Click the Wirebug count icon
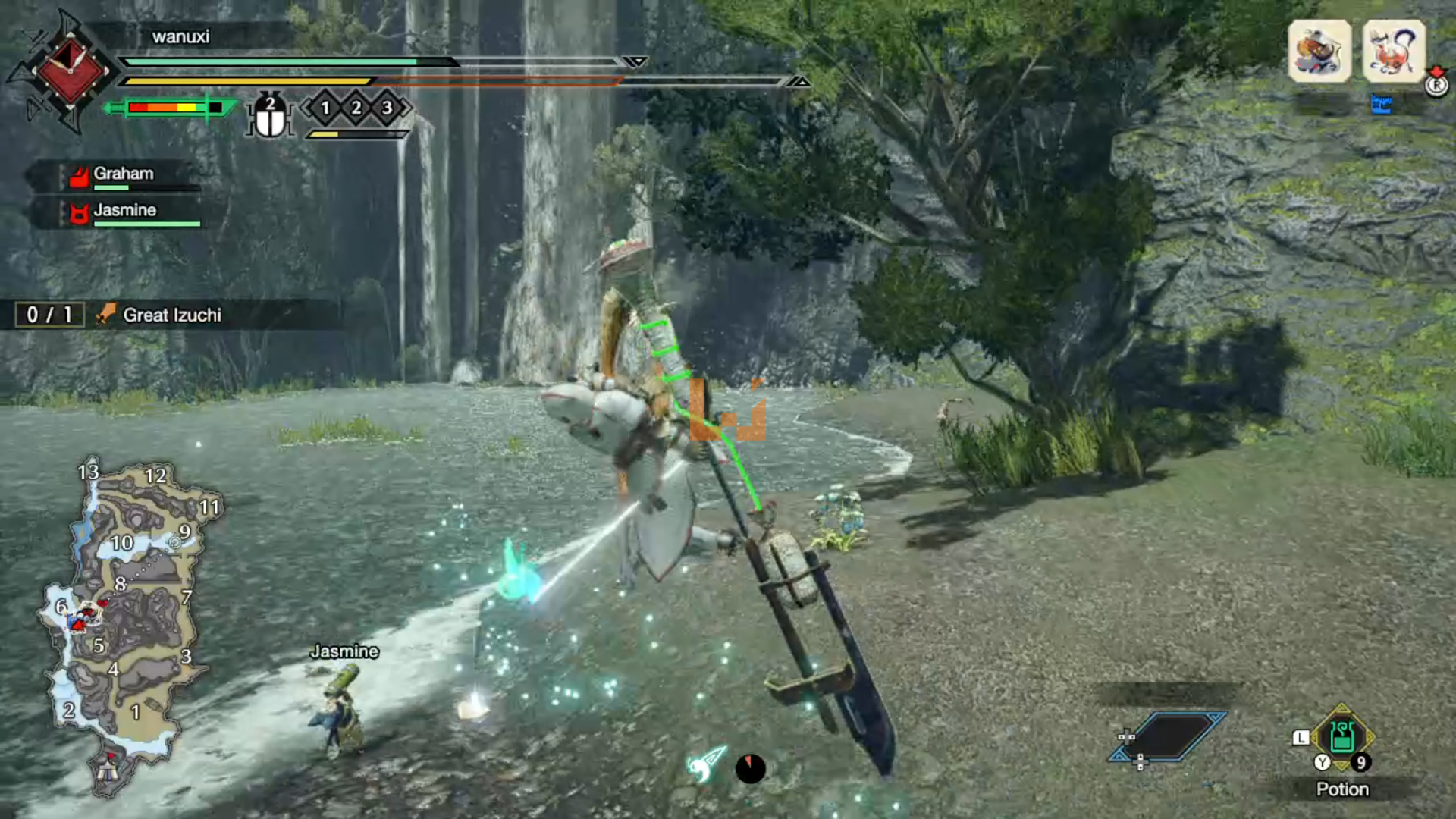The width and height of the screenshot is (1456, 819). (270, 116)
